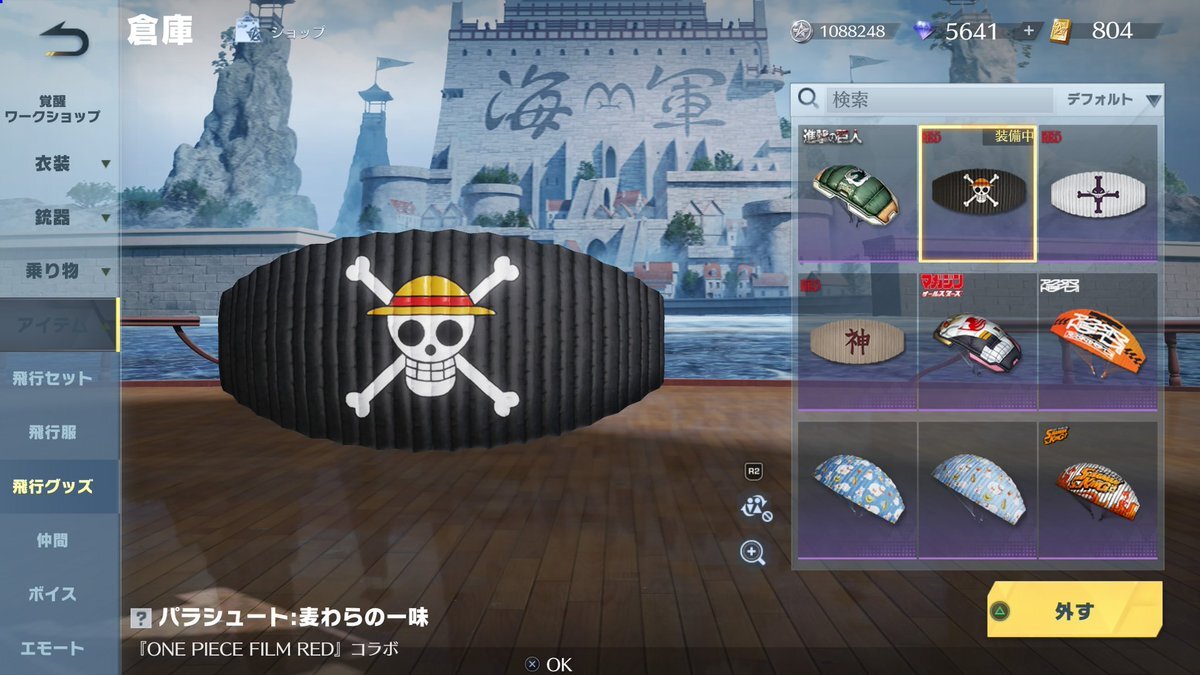This screenshot has width=1200, height=675.
Task: Expand the 乗り物 category
Action: tap(60, 271)
